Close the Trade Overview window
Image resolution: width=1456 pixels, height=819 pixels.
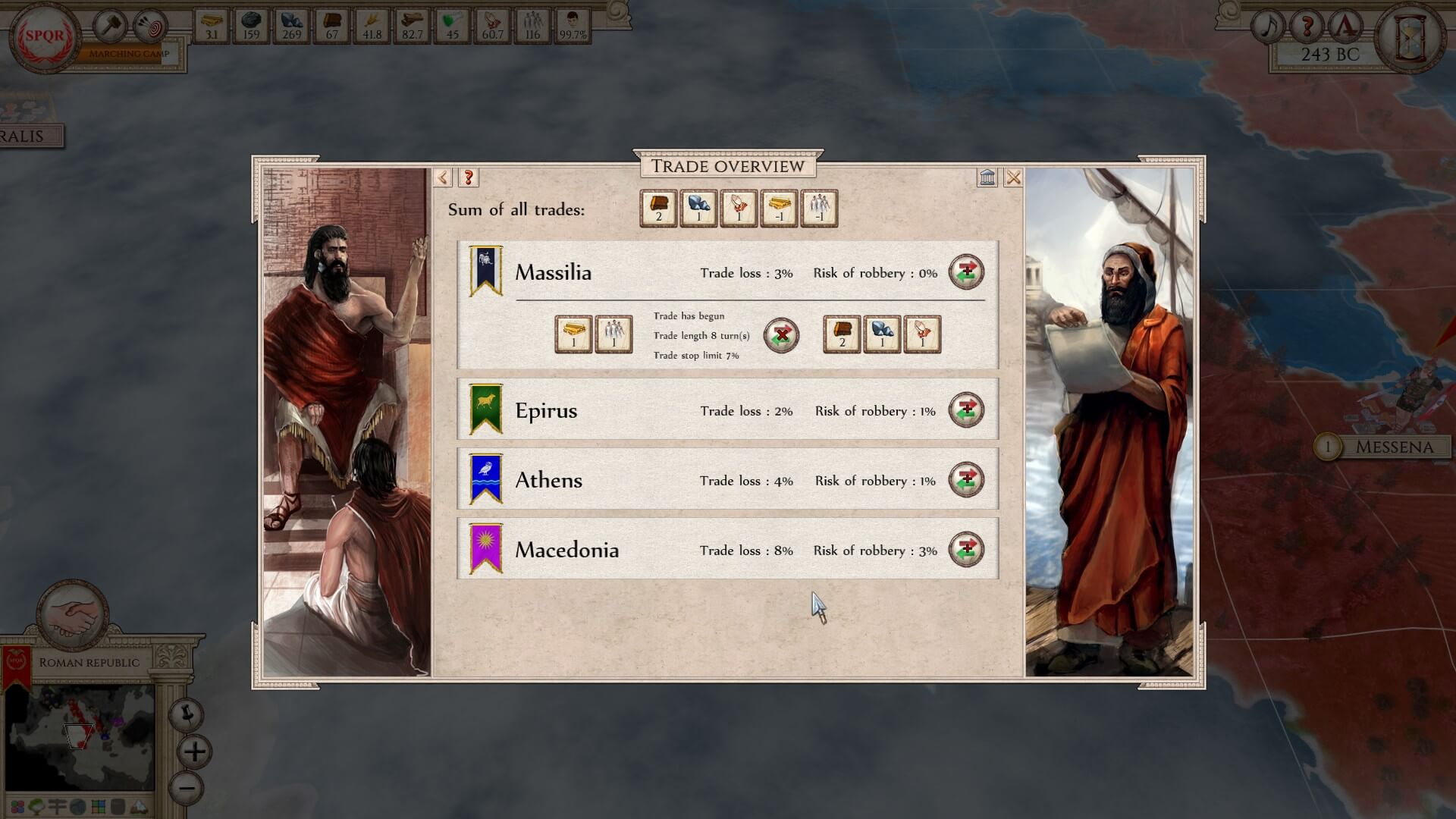pyautogui.click(x=1013, y=177)
